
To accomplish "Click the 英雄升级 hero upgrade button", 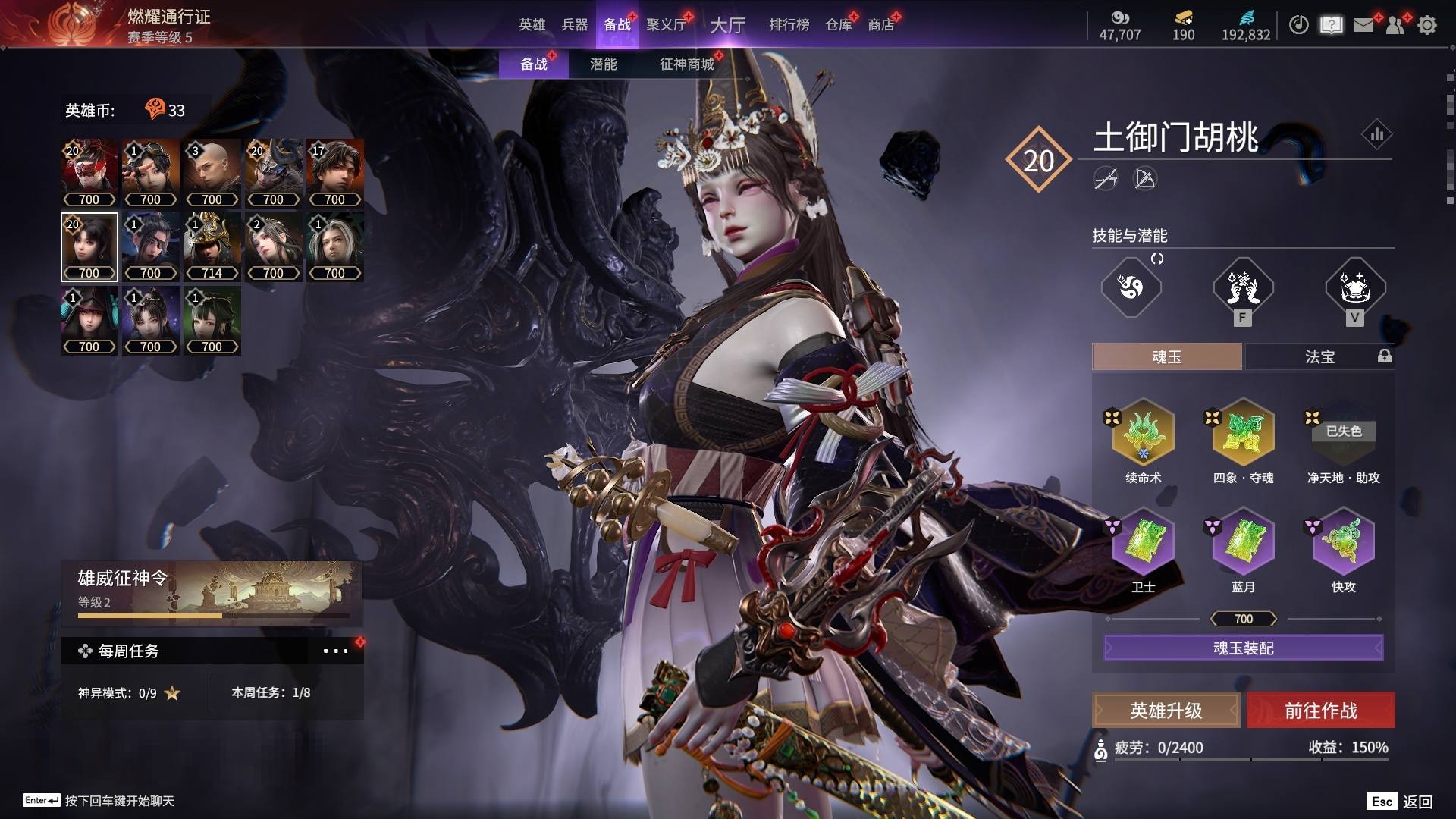I will 1166,711.
